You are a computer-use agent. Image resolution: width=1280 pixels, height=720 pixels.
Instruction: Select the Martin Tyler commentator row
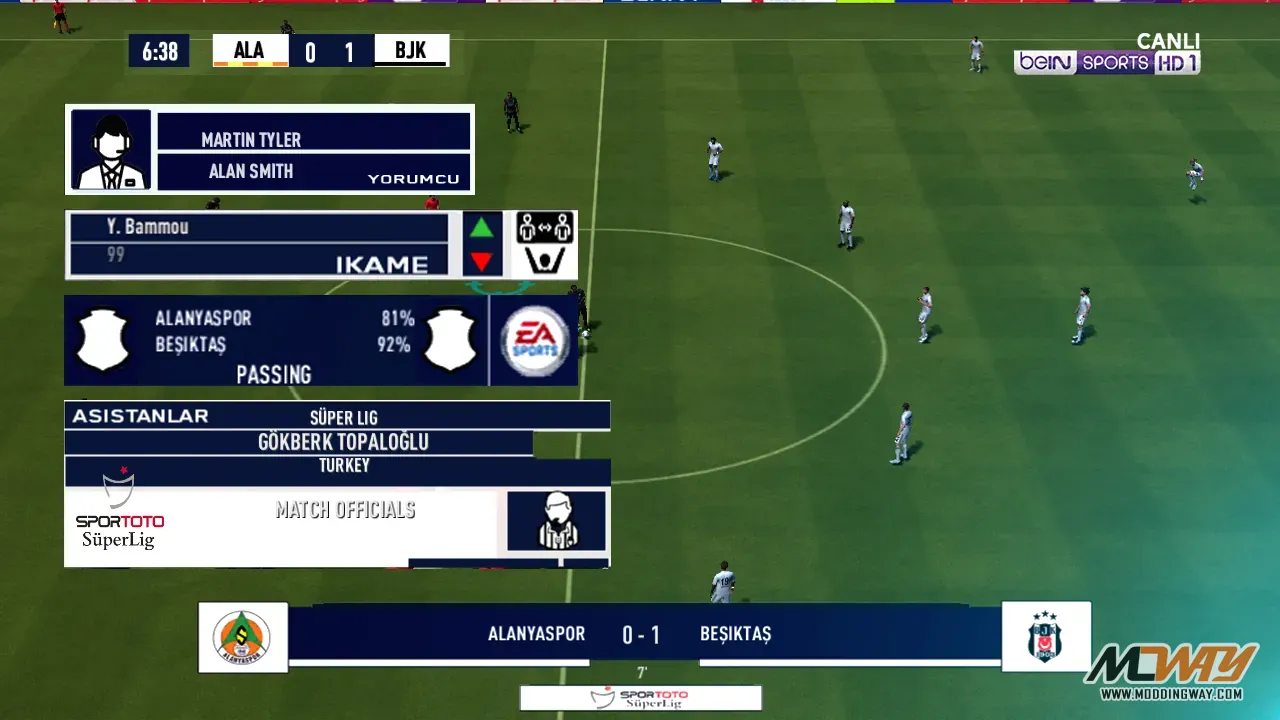pyautogui.click(x=314, y=132)
